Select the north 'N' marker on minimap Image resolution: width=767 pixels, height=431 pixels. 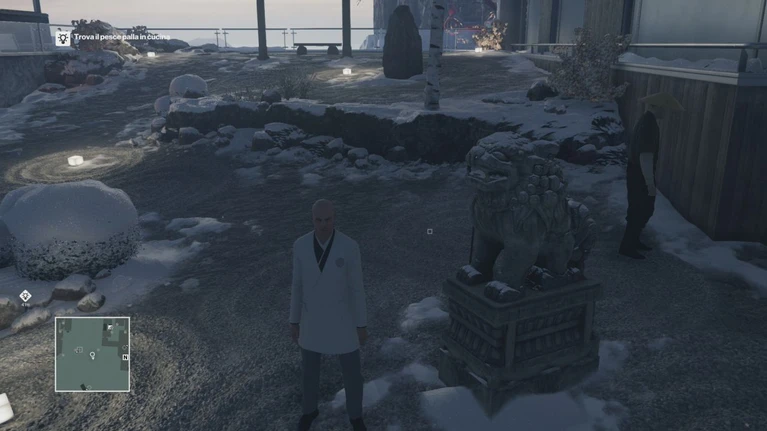point(125,357)
